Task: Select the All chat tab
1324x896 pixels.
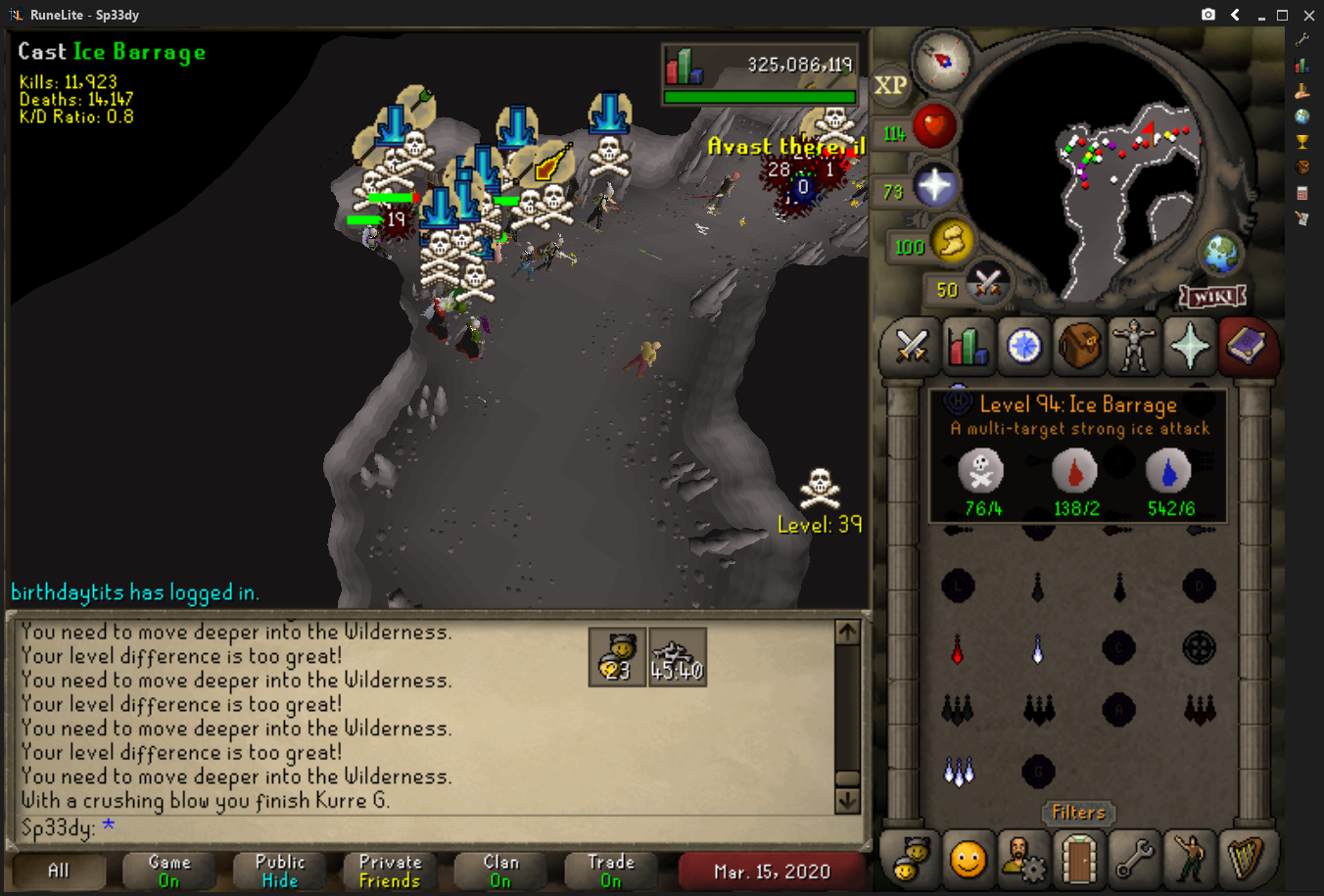Action: 59,871
